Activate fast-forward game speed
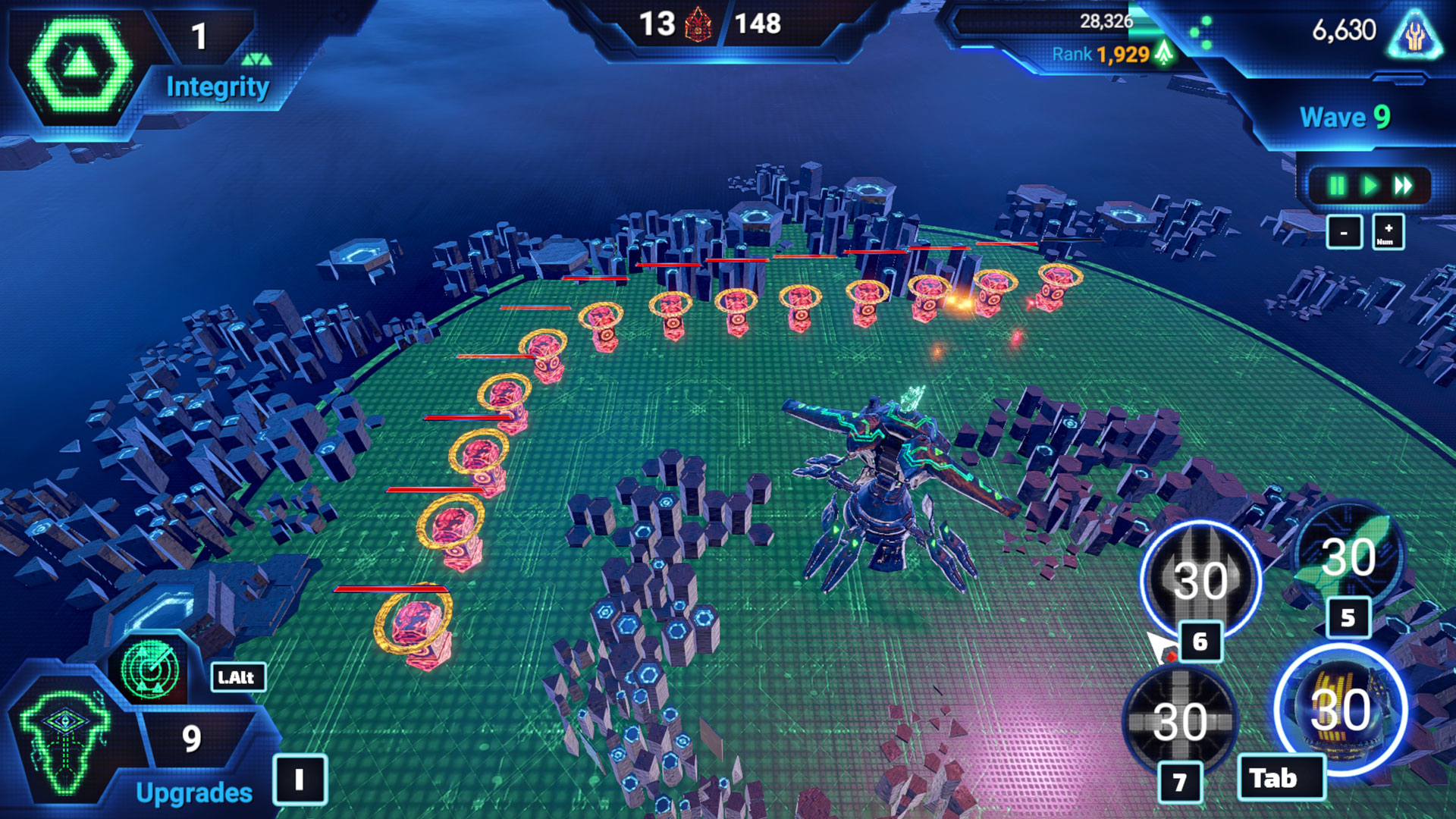The height and width of the screenshot is (819, 1456). [x=1403, y=186]
